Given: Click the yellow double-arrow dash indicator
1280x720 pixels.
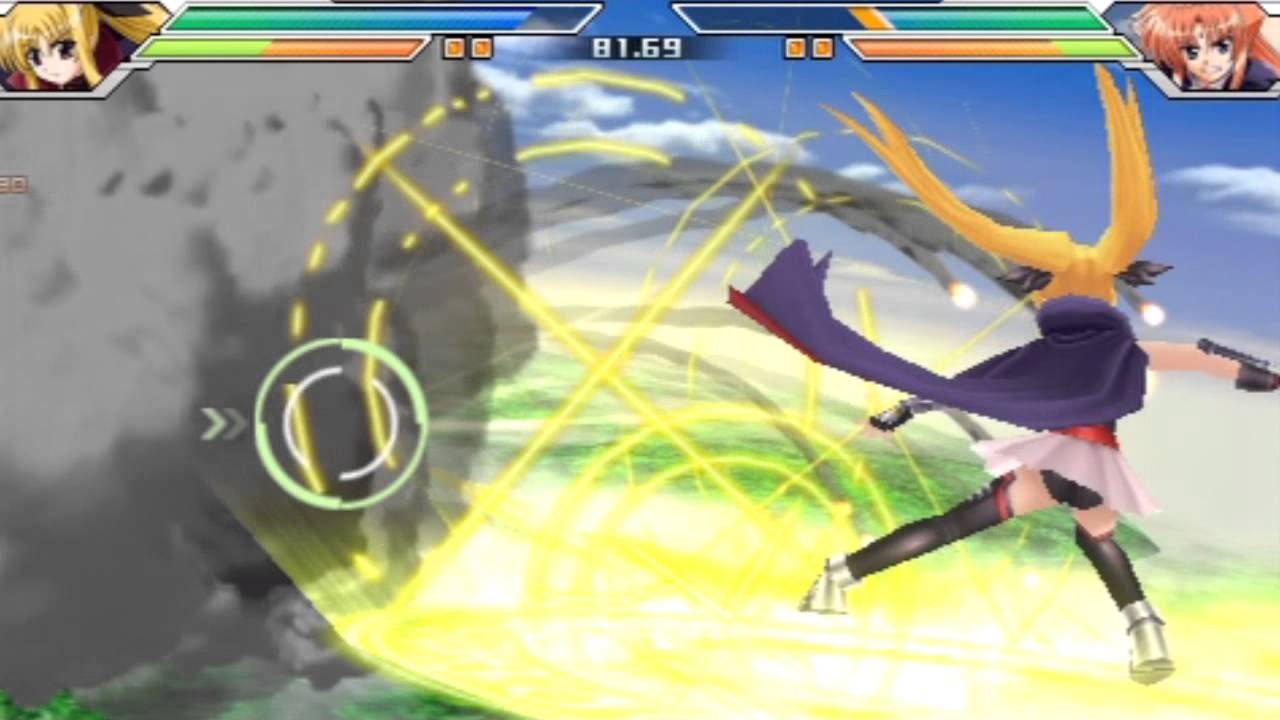Looking at the screenshot, I should point(225,423).
